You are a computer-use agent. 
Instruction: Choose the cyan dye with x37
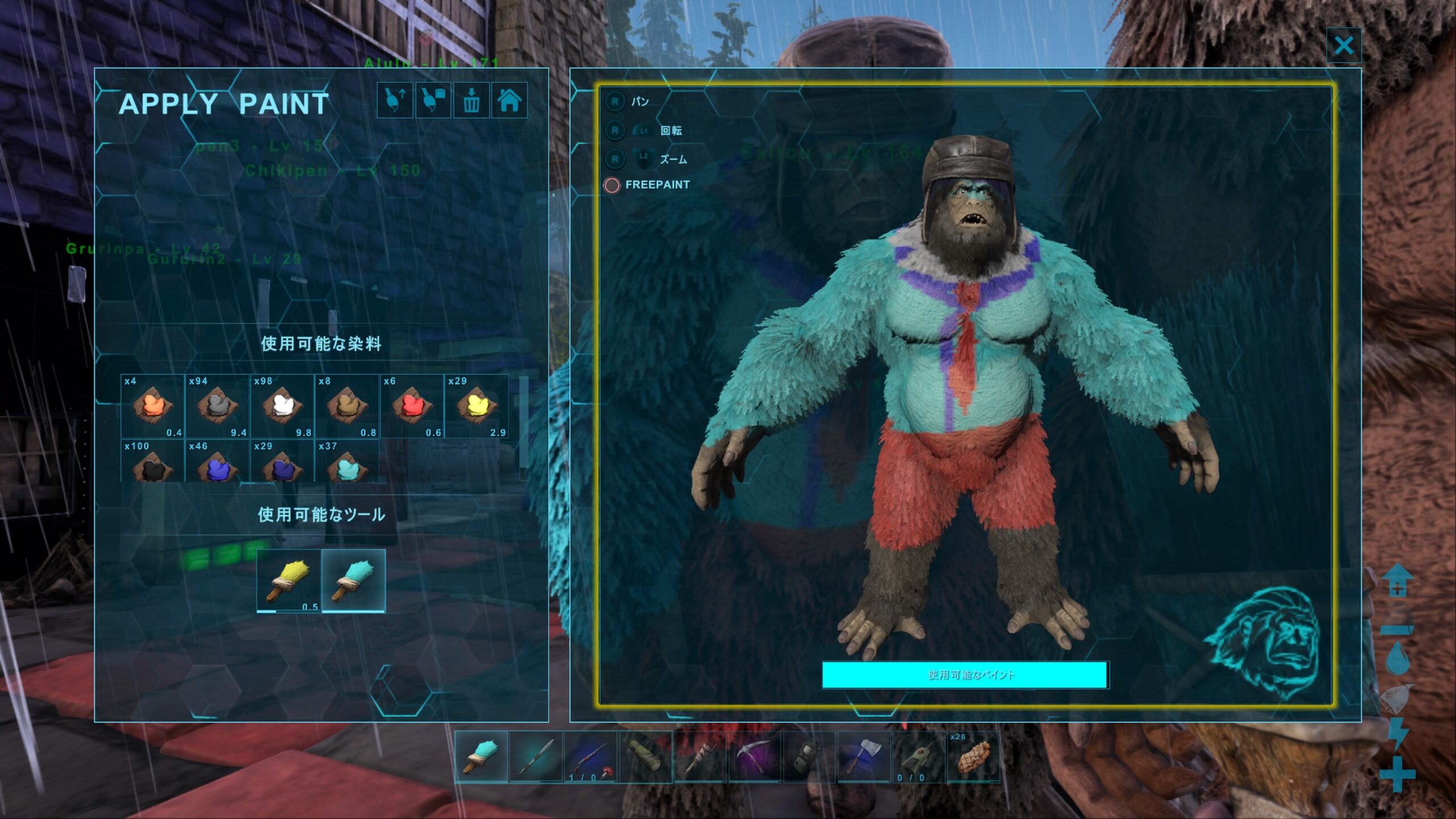(x=347, y=465)
